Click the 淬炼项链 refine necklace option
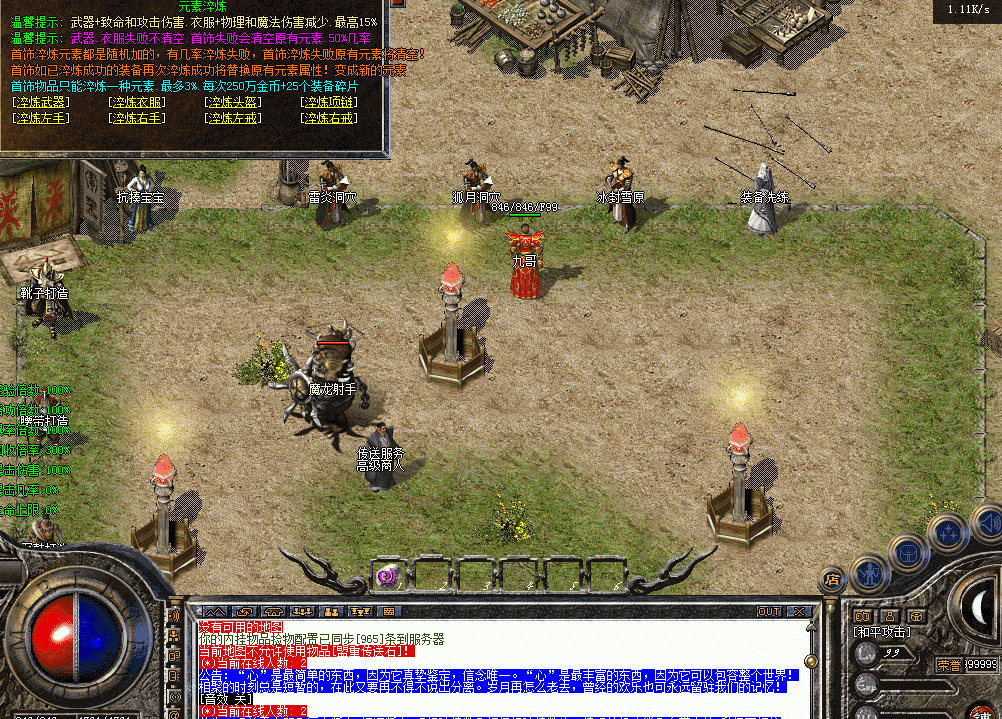 coord(329,102)
